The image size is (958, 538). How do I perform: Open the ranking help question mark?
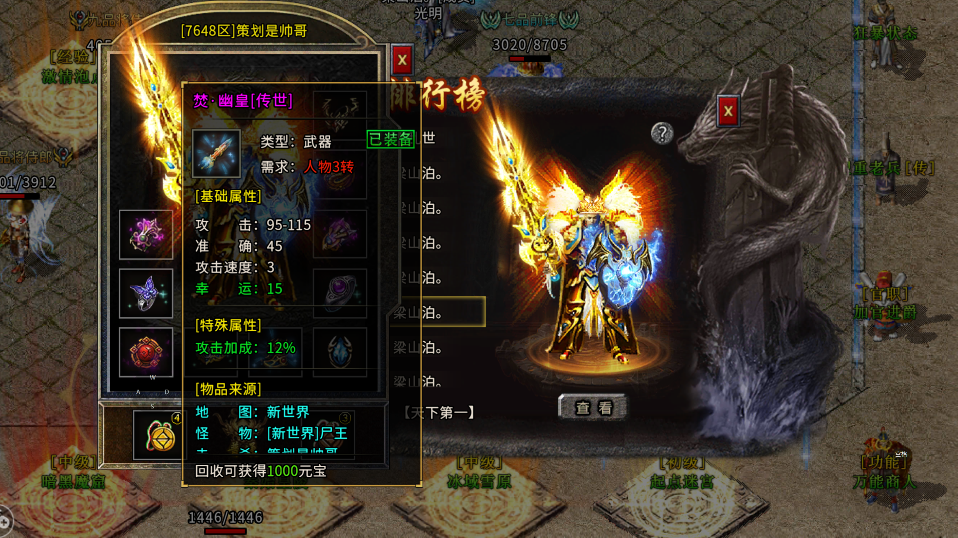tap(661, 133)
